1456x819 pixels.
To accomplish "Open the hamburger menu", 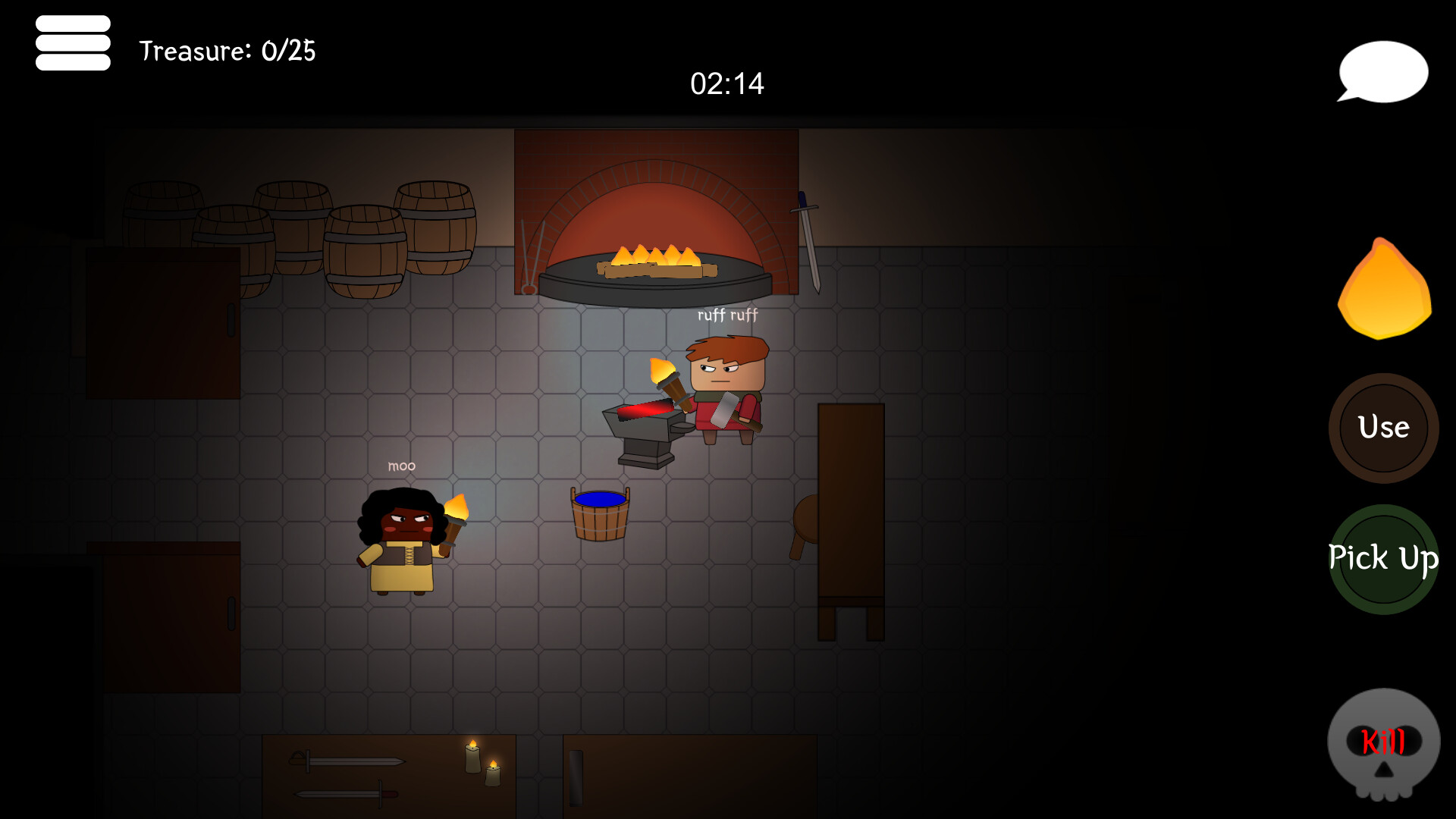I will point(73,42).
